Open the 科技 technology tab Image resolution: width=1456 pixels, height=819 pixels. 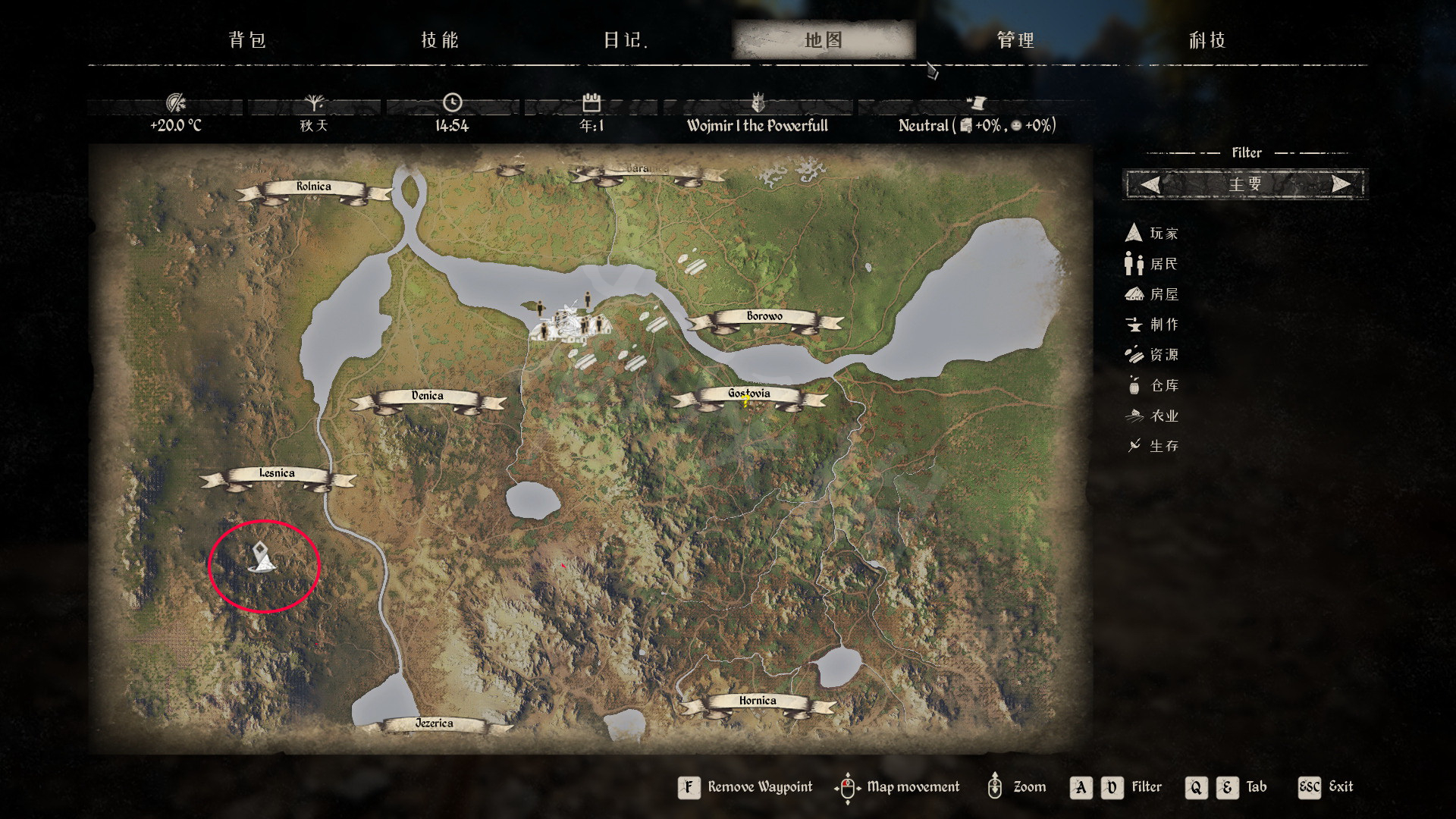pyautogui.click(x=1207, y=40)
